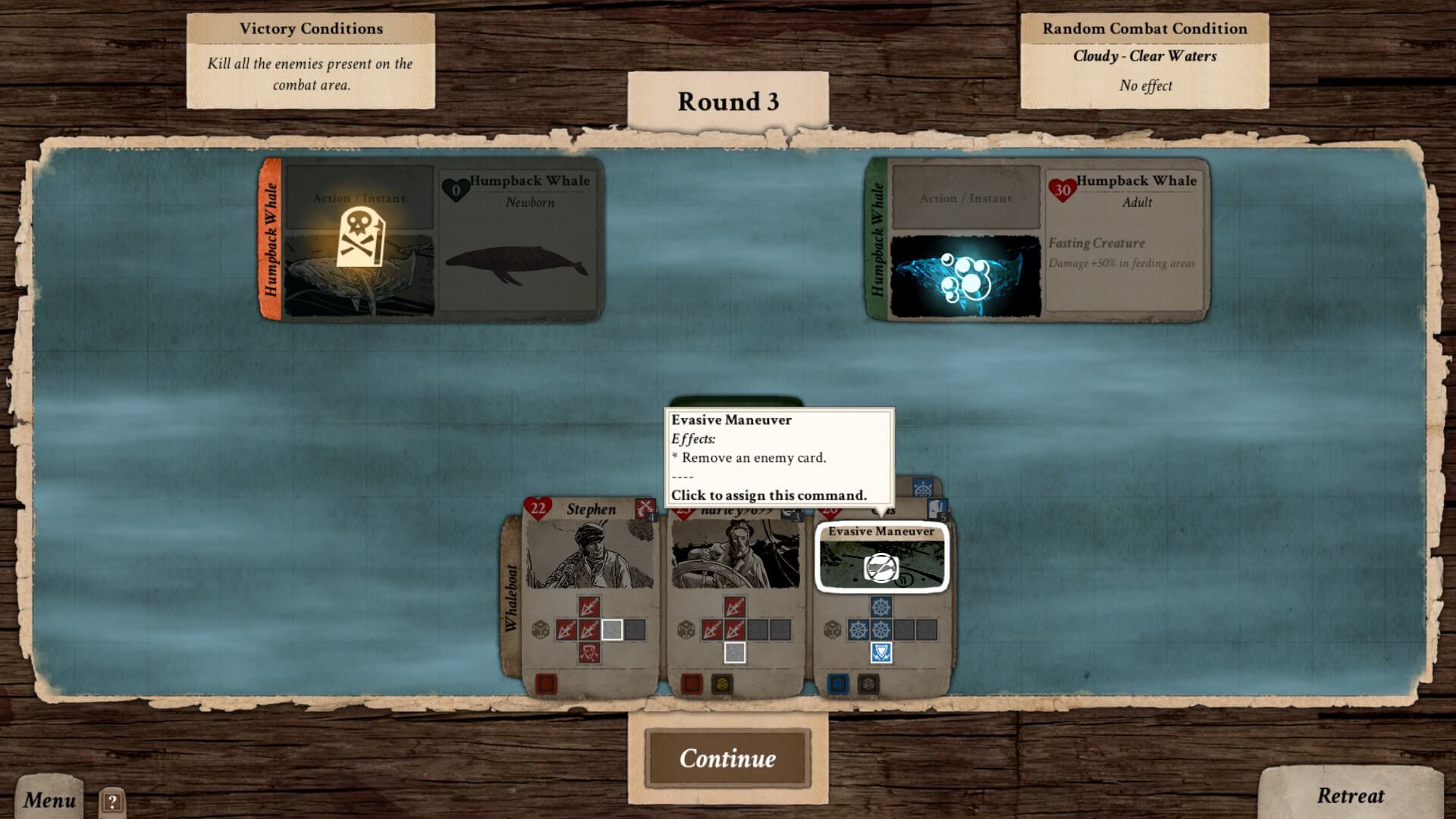Open the Menu

(x=49, y=799)
